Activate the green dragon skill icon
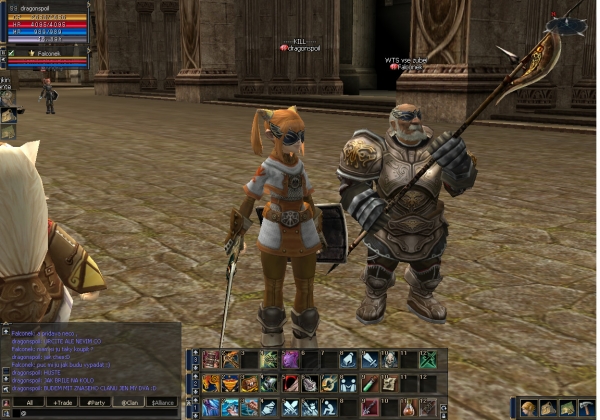This screenshot has width=600, height=420. coord(270,359)
